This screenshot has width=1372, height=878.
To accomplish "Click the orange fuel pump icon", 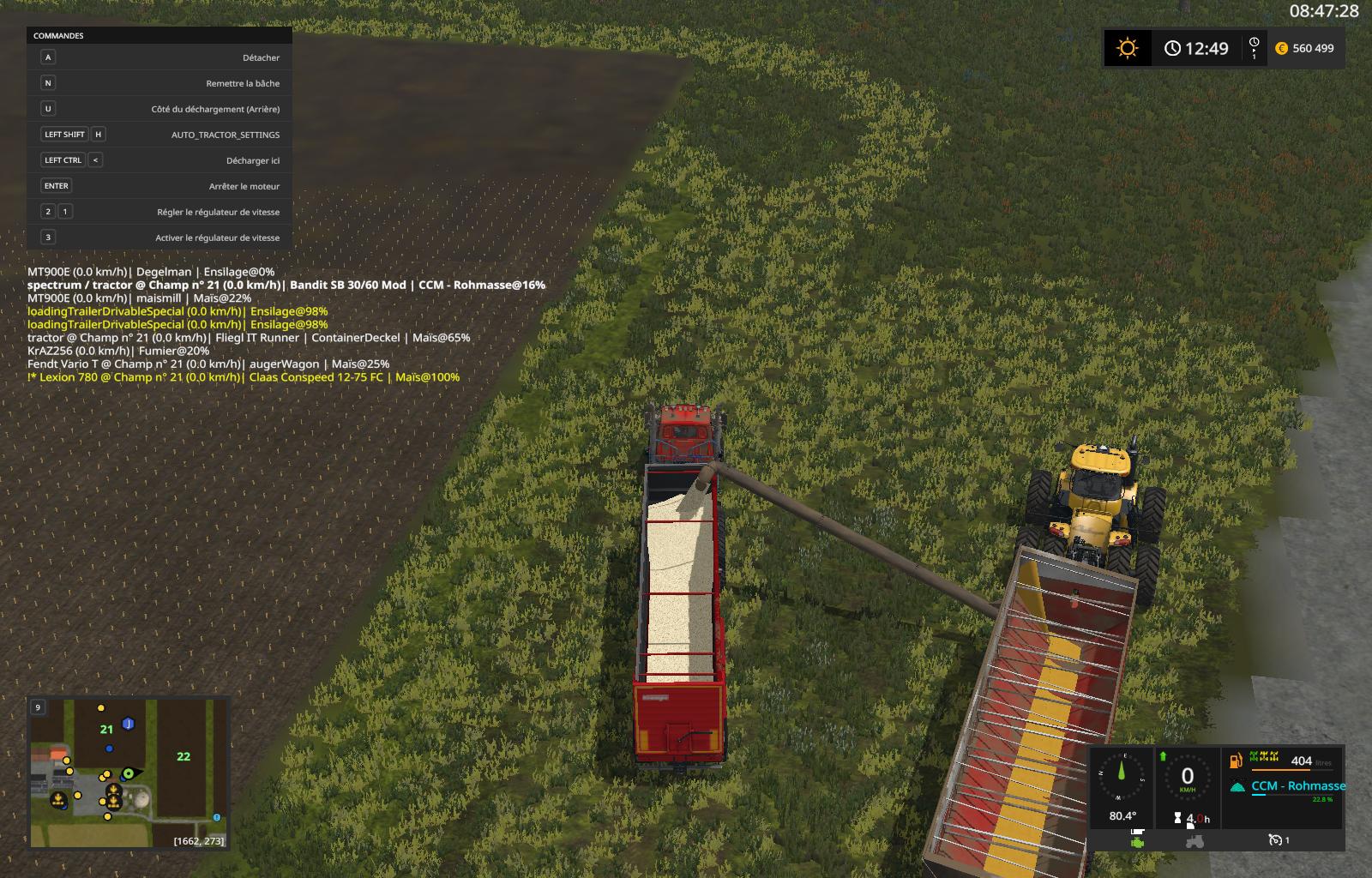I will pyautogui.click(x=1237, y=761).
